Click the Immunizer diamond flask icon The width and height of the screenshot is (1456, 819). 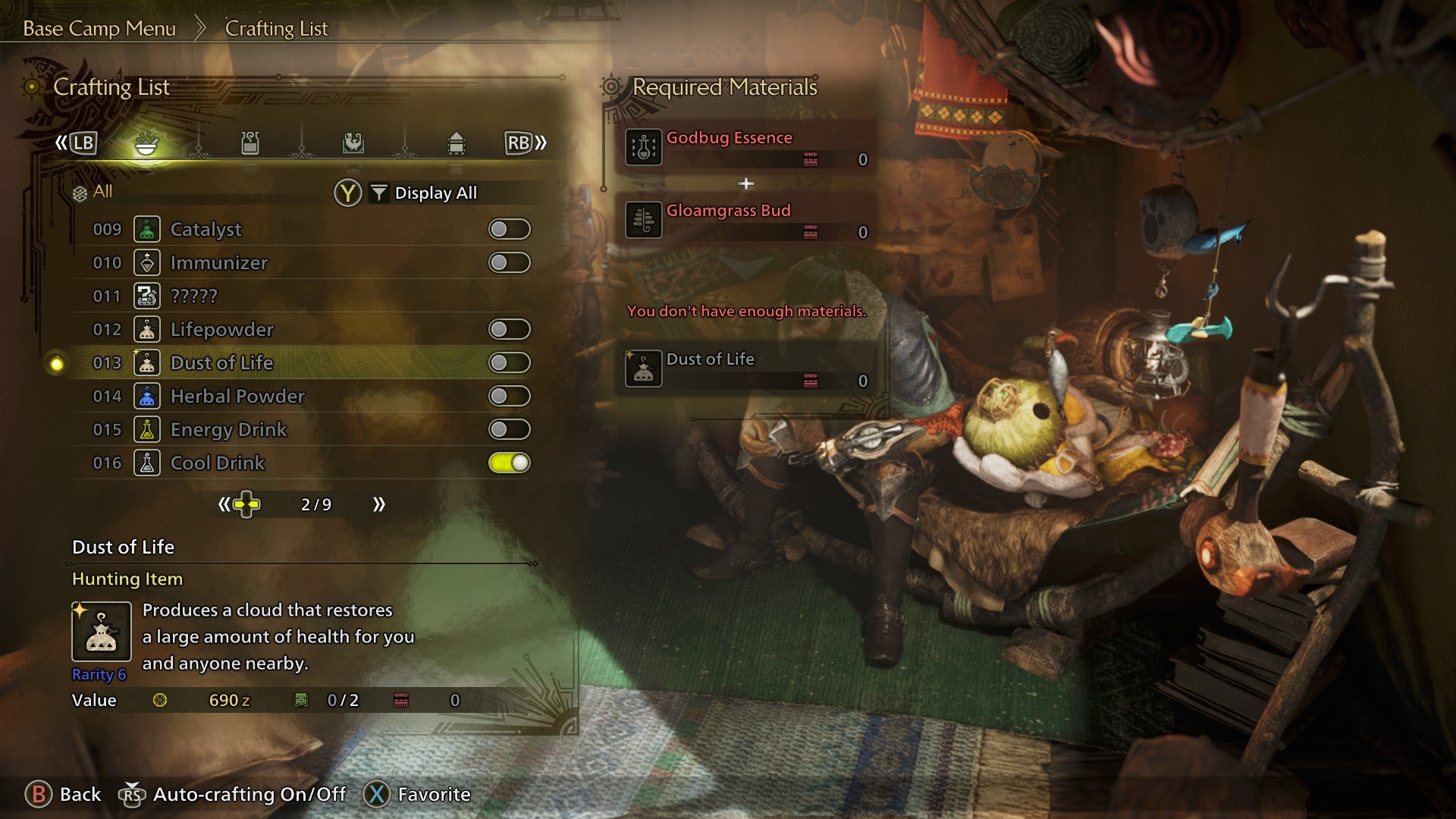click(x=146, y=262)
